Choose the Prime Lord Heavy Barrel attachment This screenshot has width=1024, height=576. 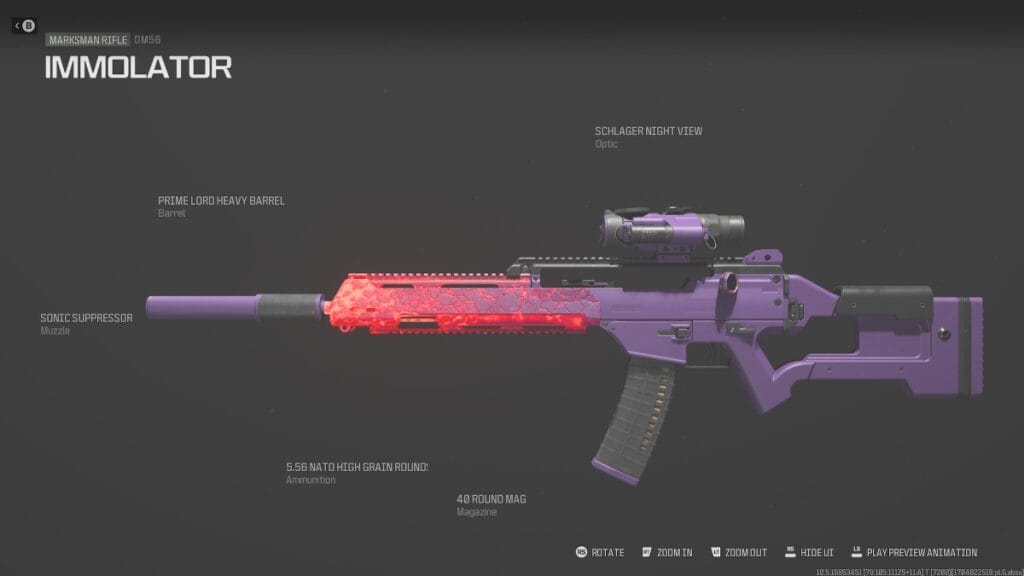221,201
